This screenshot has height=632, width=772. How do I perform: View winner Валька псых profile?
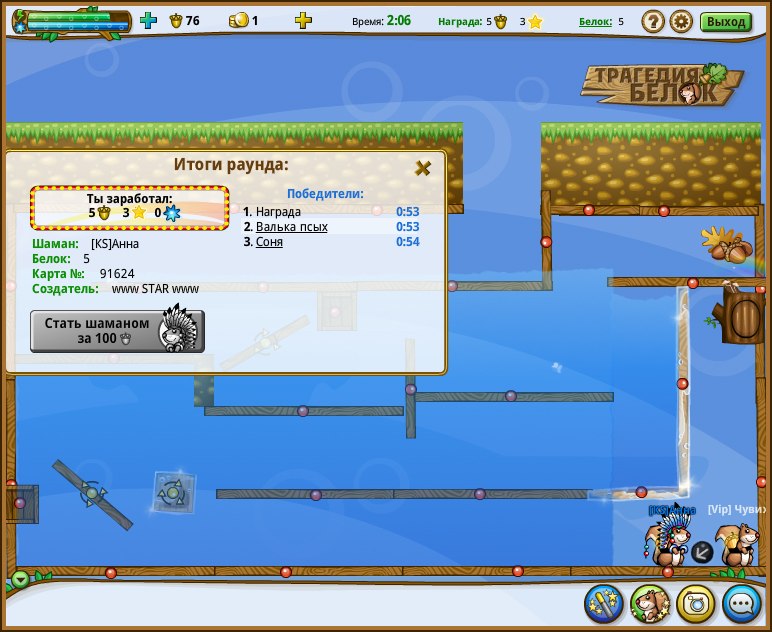pyautogui.click(x=291, y=227)
